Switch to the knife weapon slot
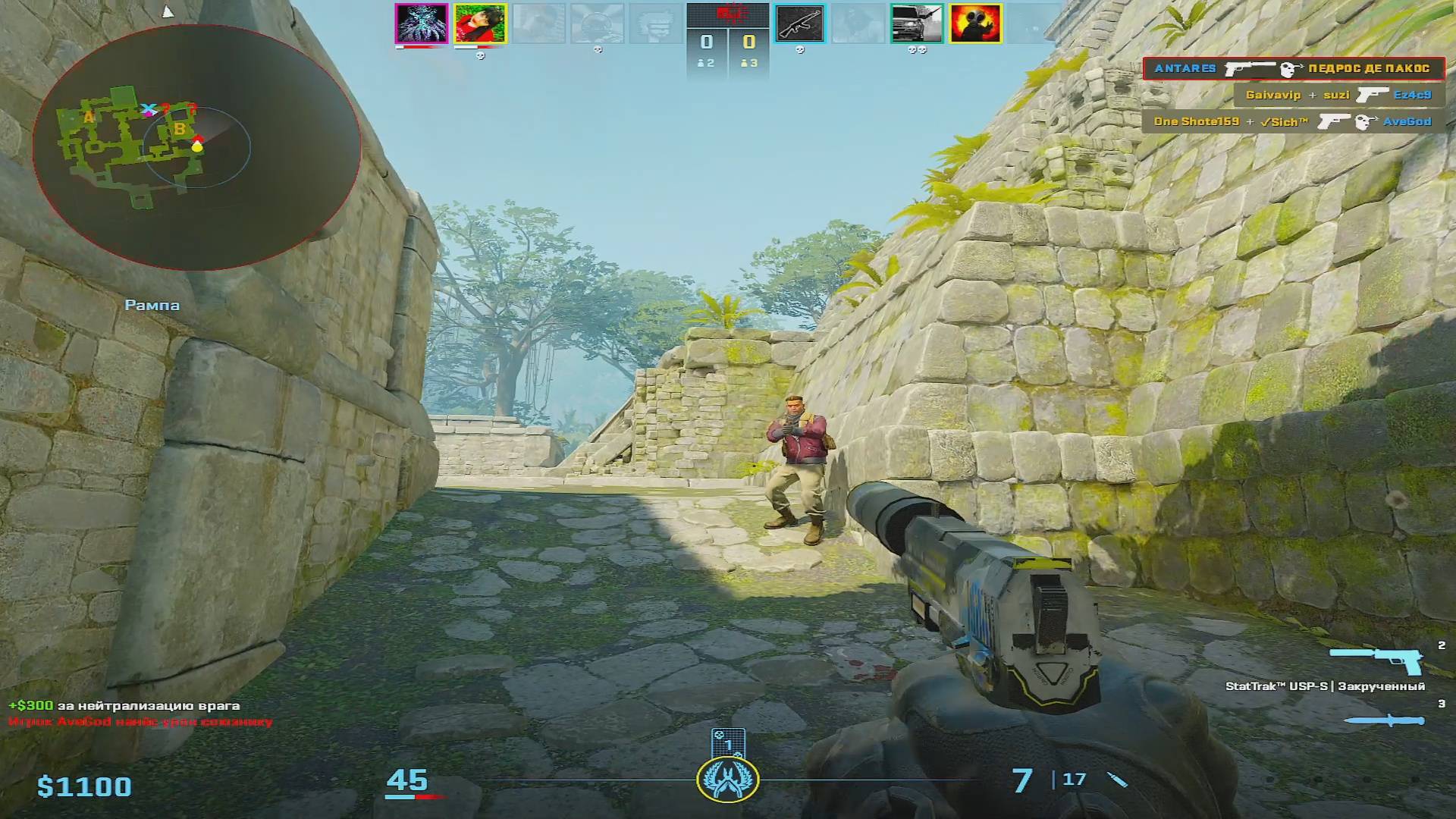This screenshot has height=819, width=1456. click(1386, 720)
